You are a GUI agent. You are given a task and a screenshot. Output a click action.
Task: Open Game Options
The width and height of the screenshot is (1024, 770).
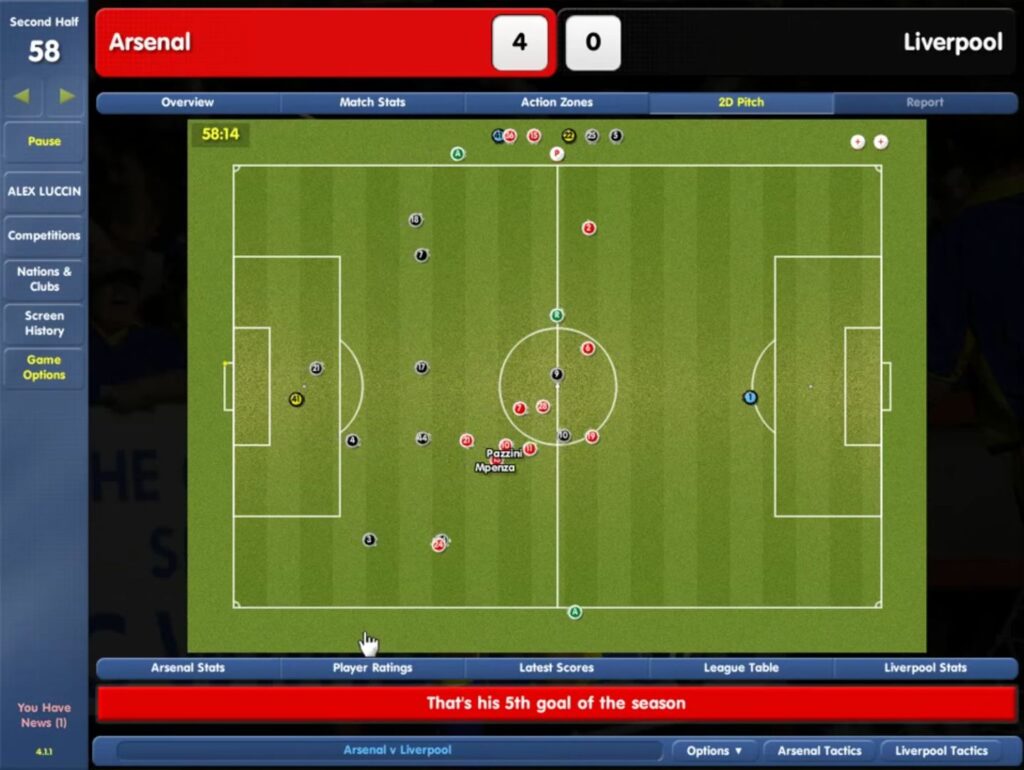pyautogui.click(x=44, y=367)
